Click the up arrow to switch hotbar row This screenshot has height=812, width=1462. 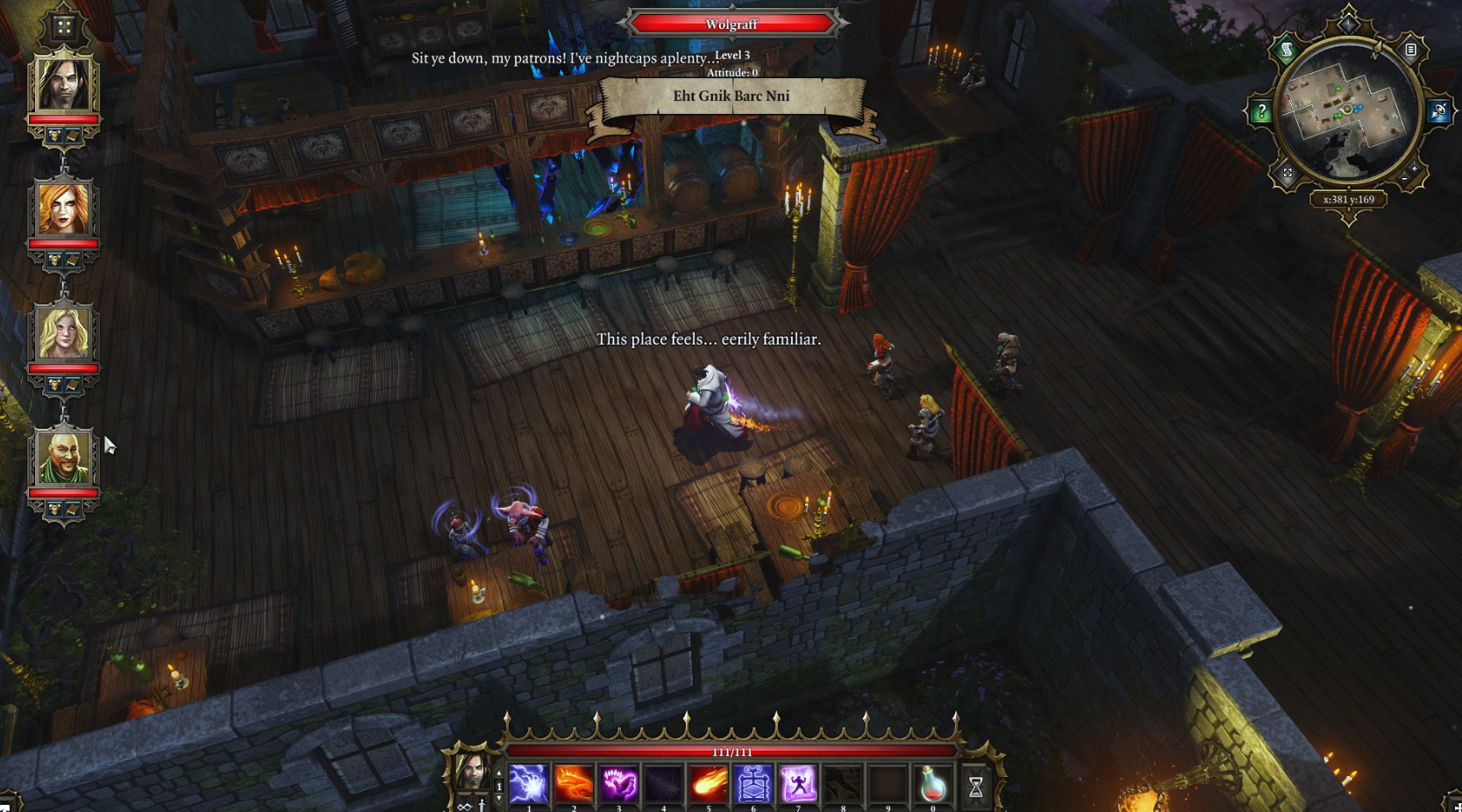501,773
